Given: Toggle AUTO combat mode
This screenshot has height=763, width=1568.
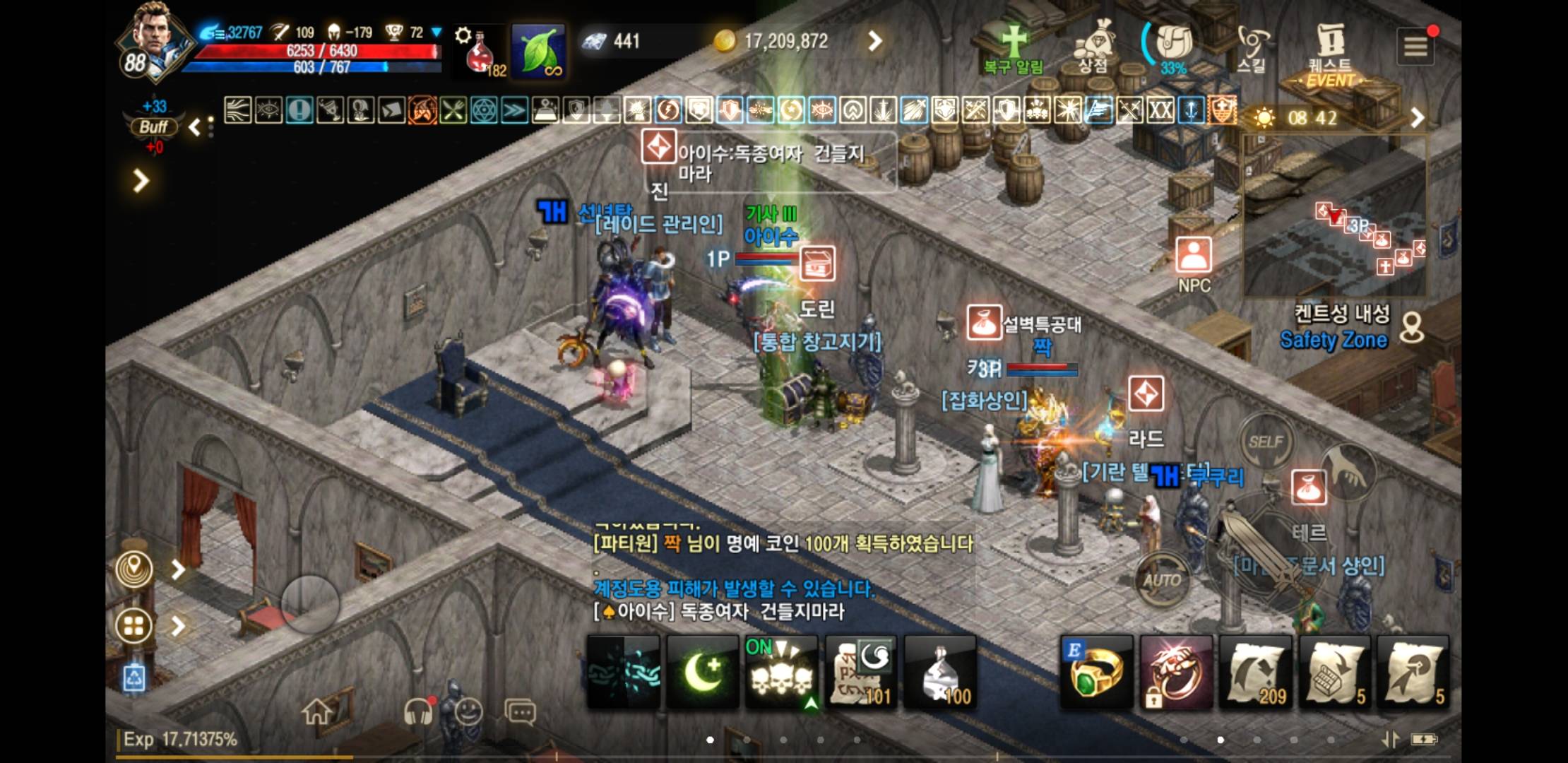Looking at the screenshot, I should (1163, 580).
